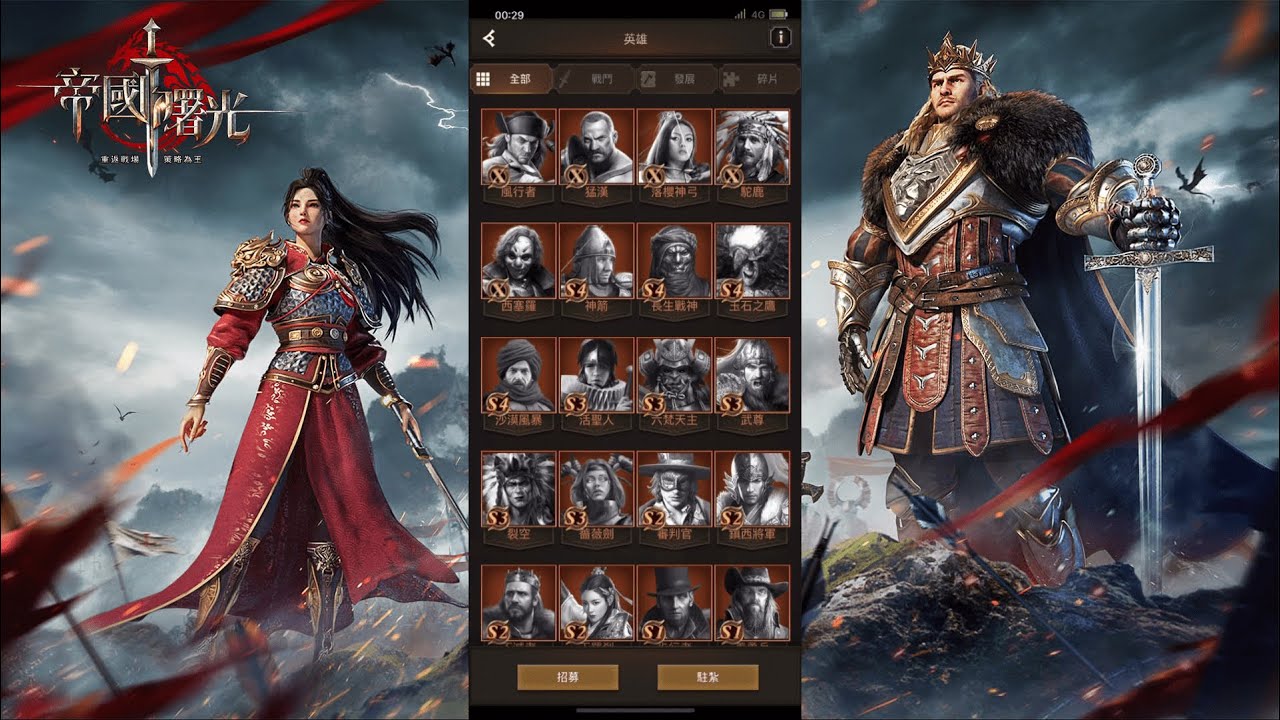Choose the samurai hero 六梵天主
Viewport: 1280px width, 720px height.
(x=674, y=374)
